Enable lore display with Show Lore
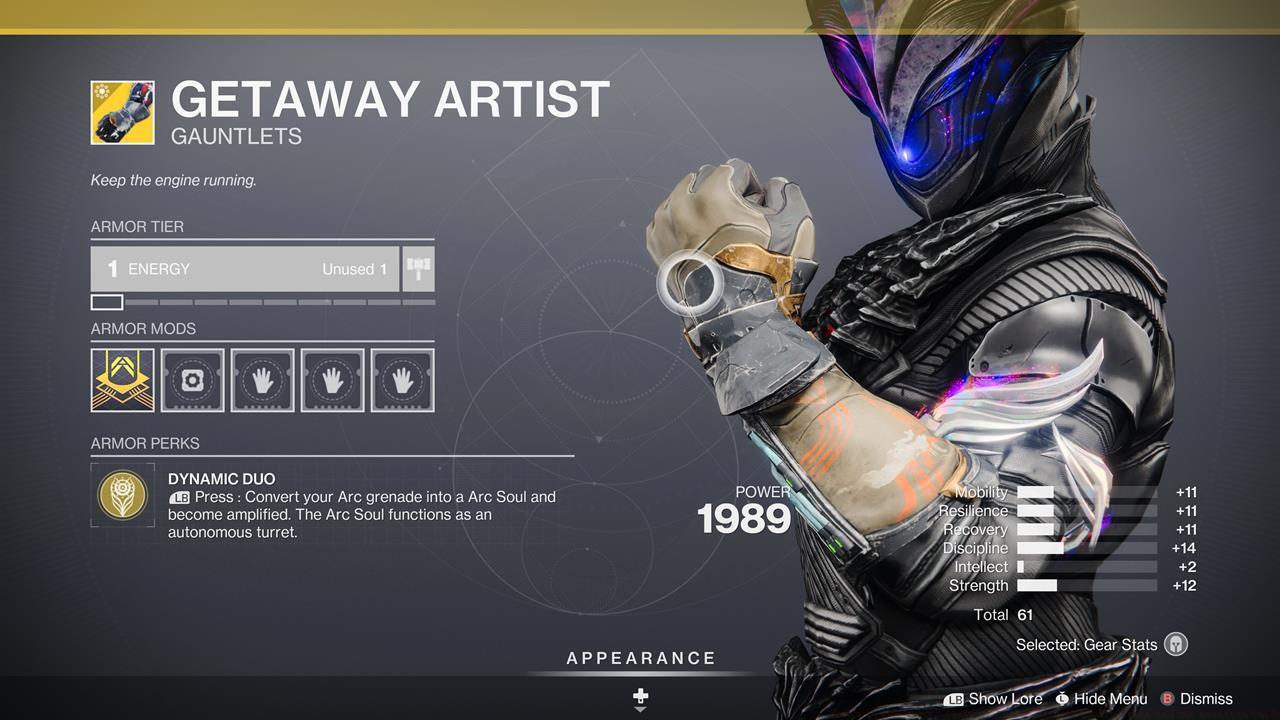Image resolution: width=1280 pixels, height=720 pixels. tap(1003, 698)
